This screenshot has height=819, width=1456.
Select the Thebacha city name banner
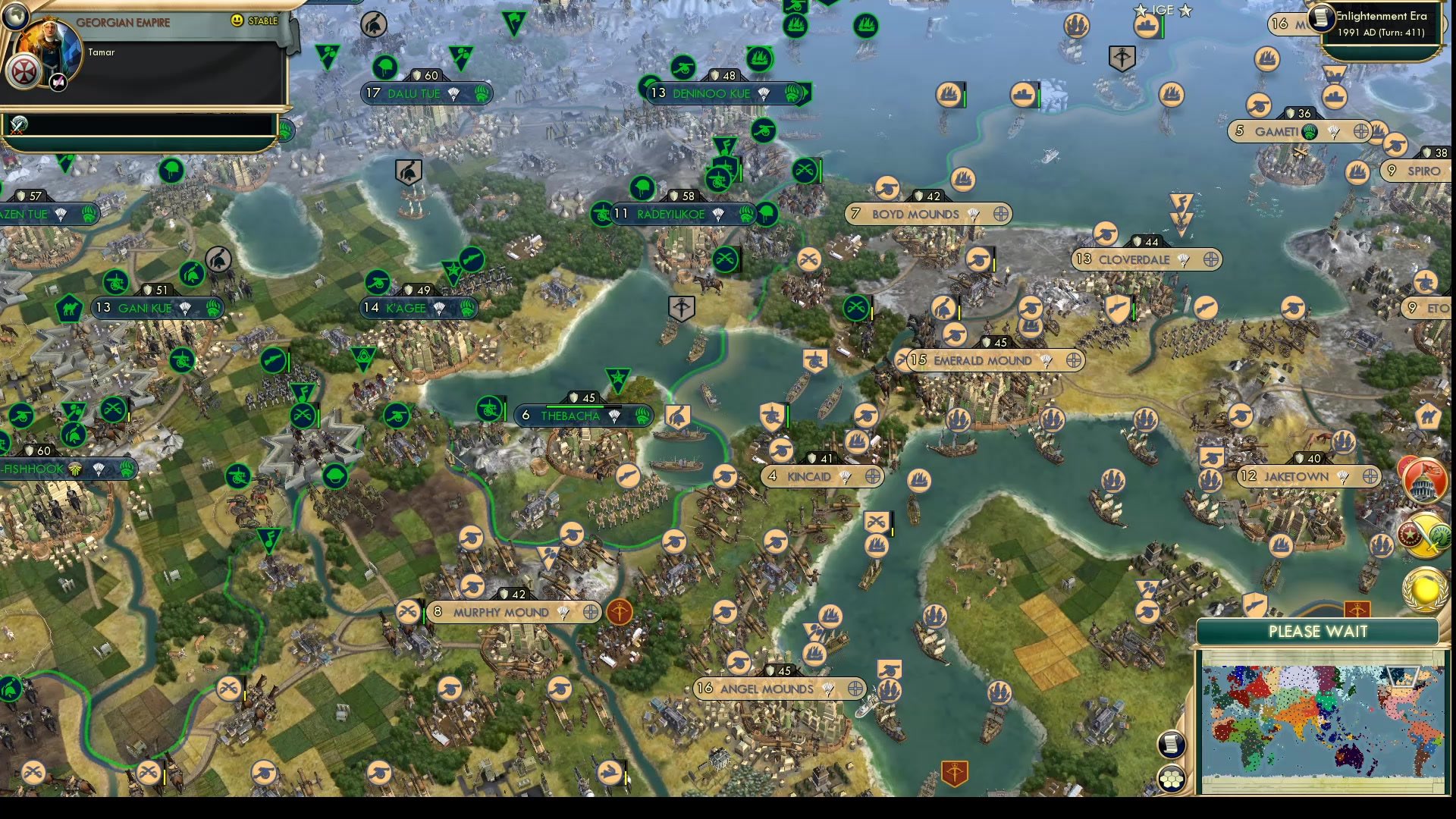point(570,416)
